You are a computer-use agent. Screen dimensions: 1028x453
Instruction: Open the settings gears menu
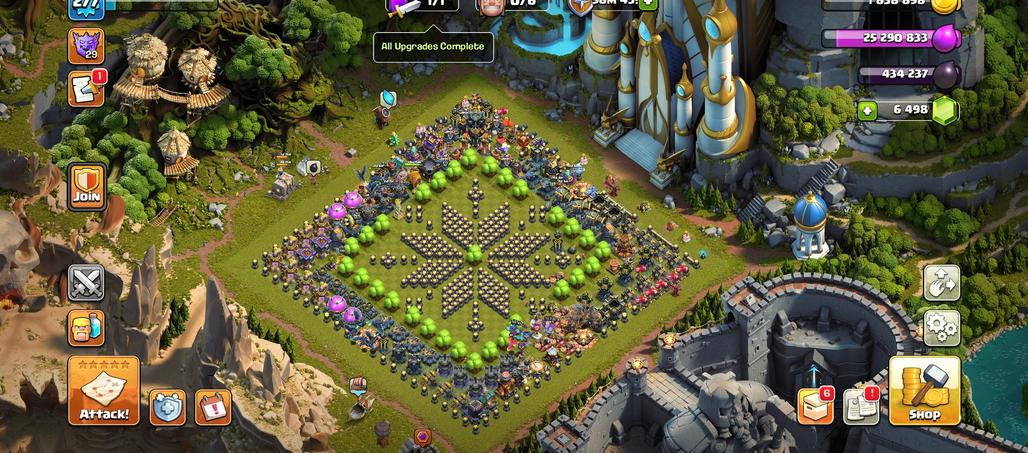[941, 327]
